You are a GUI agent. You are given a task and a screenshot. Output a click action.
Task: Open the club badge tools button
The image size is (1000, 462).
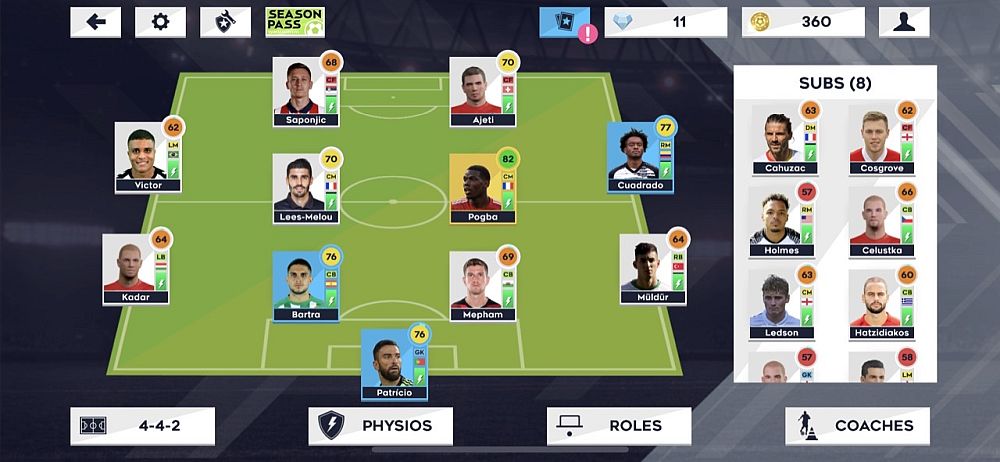click(226, 22)
